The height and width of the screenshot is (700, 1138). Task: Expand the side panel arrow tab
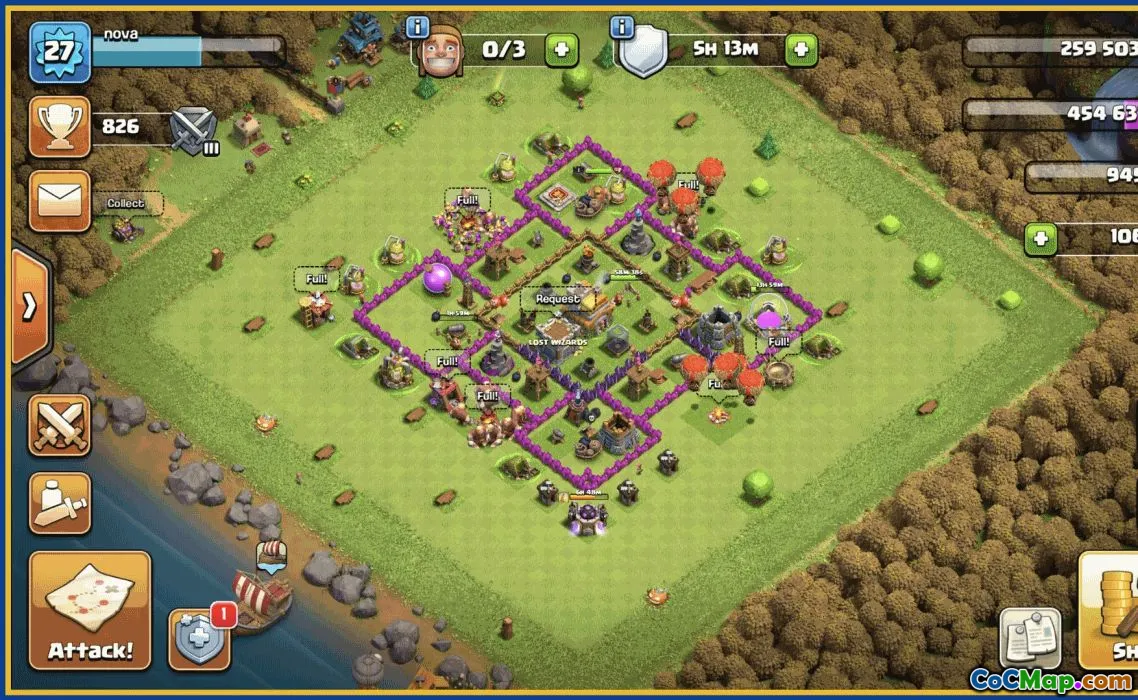[29, 306]
